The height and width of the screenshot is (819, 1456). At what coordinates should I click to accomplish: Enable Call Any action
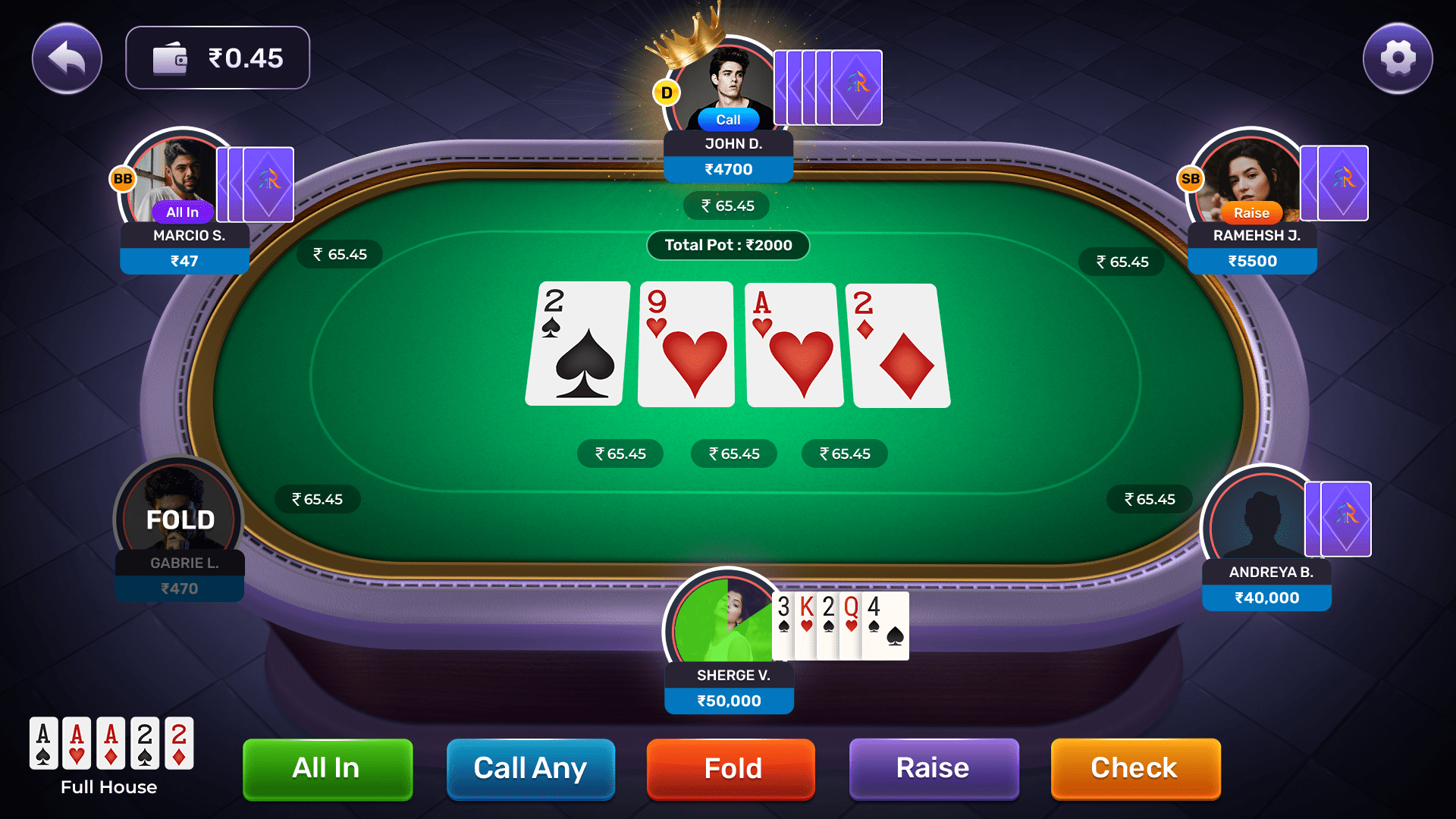[530, 768]
